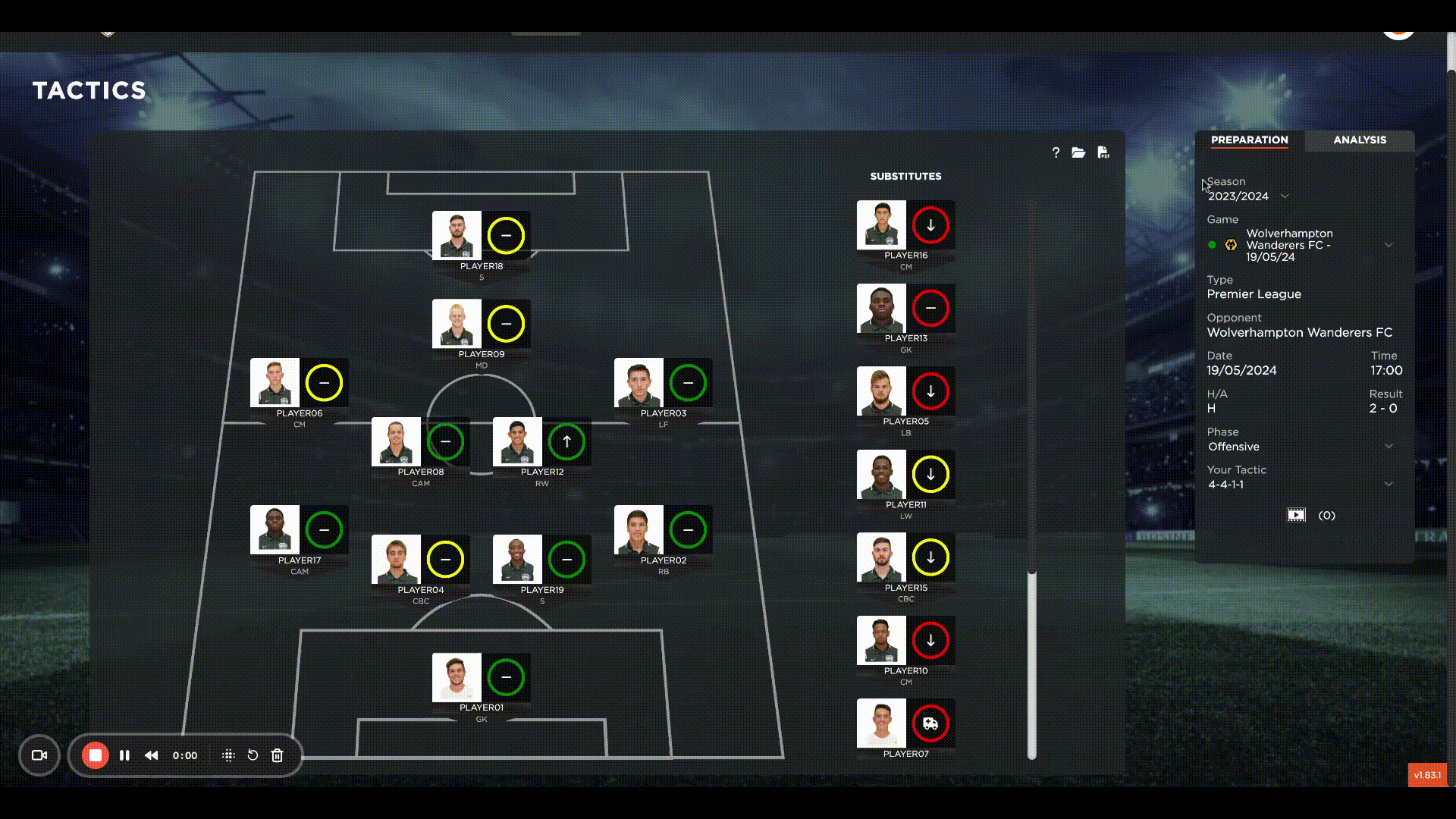Toggle PLAYER12's green up-arrow indicator

(x=567, y=442)
